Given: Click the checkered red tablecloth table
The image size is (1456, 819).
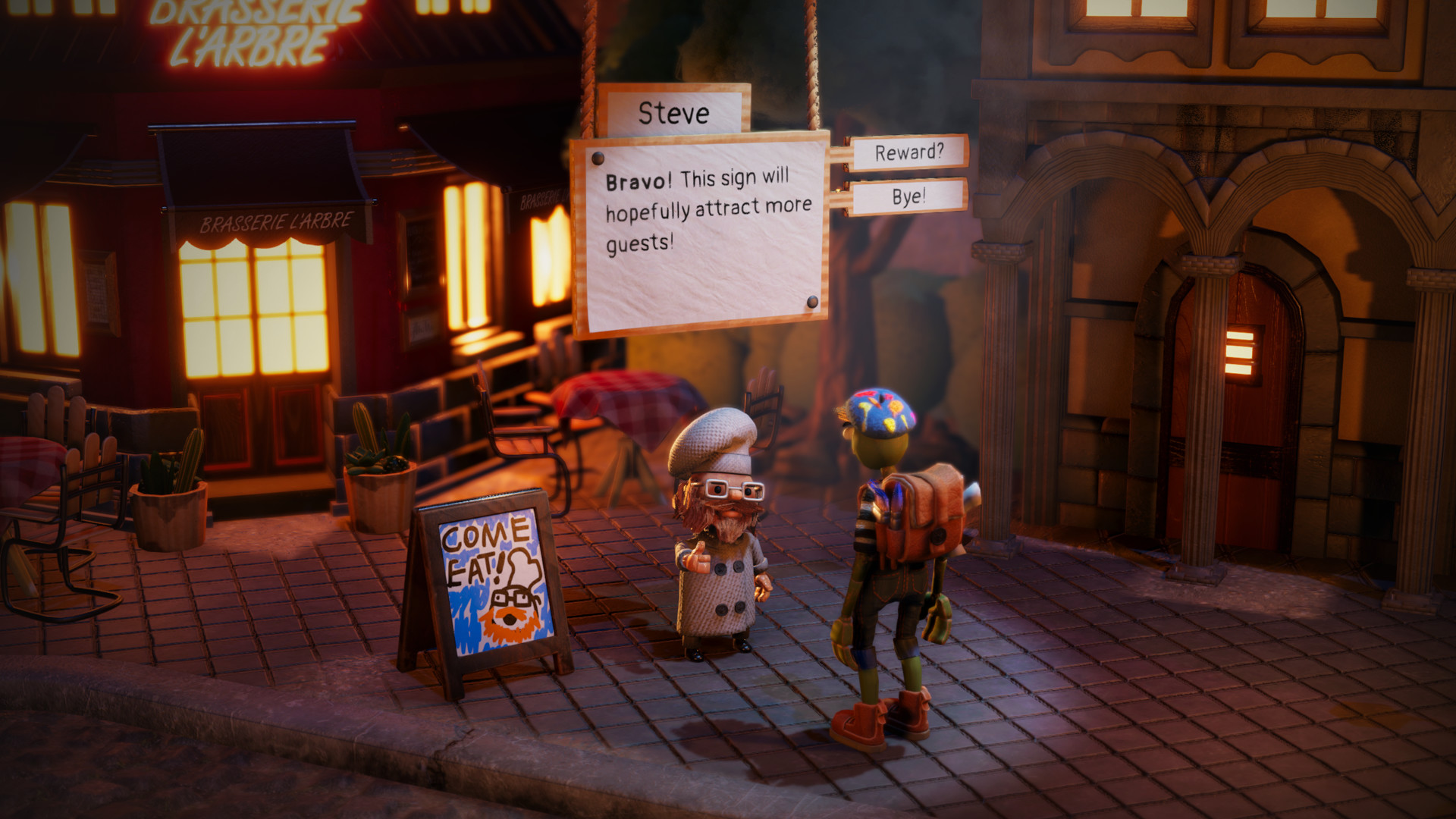Looking at the screenshot, I should pyautogui.click(x=622, y=402).
